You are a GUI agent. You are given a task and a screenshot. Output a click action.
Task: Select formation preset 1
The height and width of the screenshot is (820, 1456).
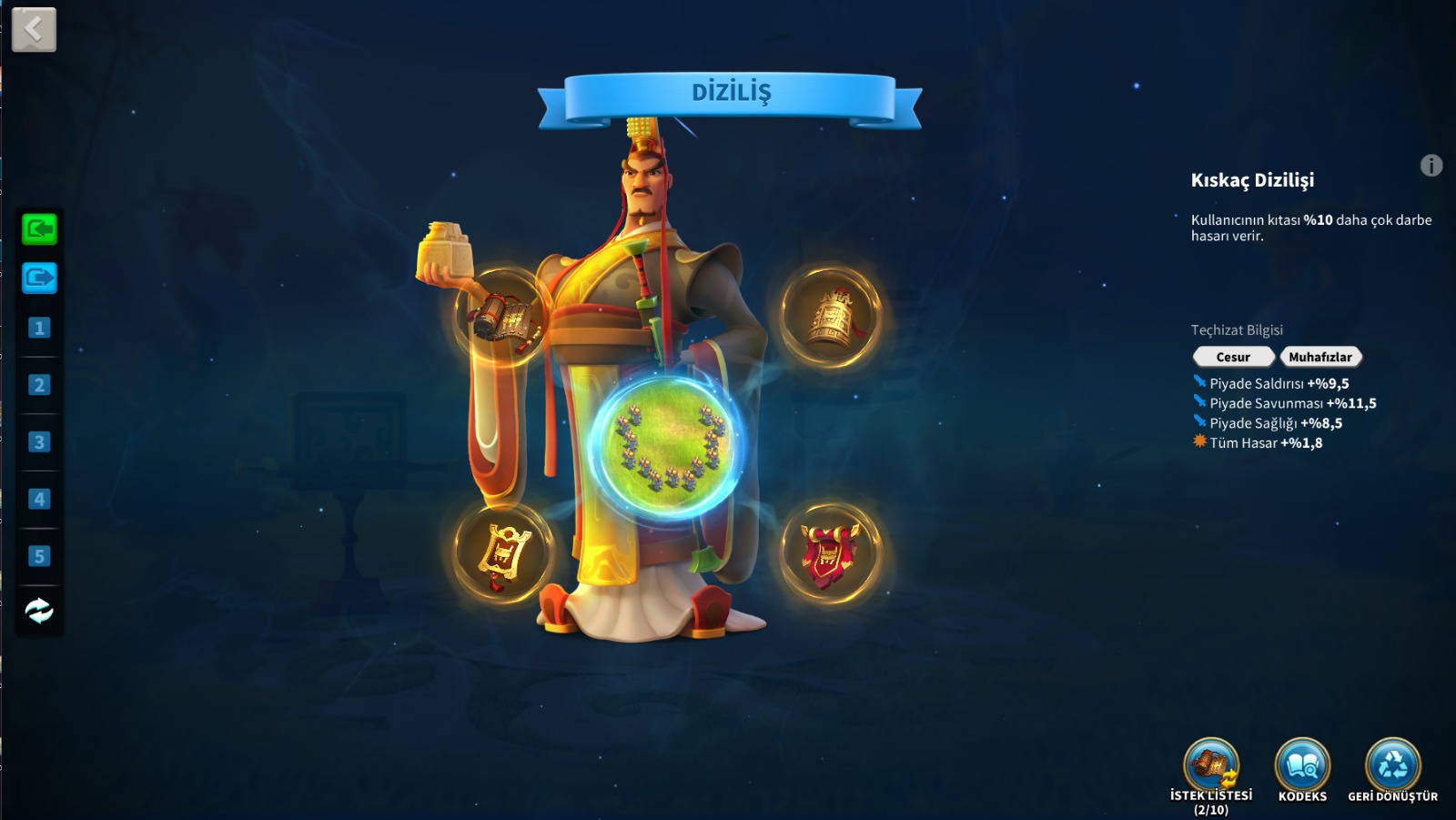coord(39,328)
